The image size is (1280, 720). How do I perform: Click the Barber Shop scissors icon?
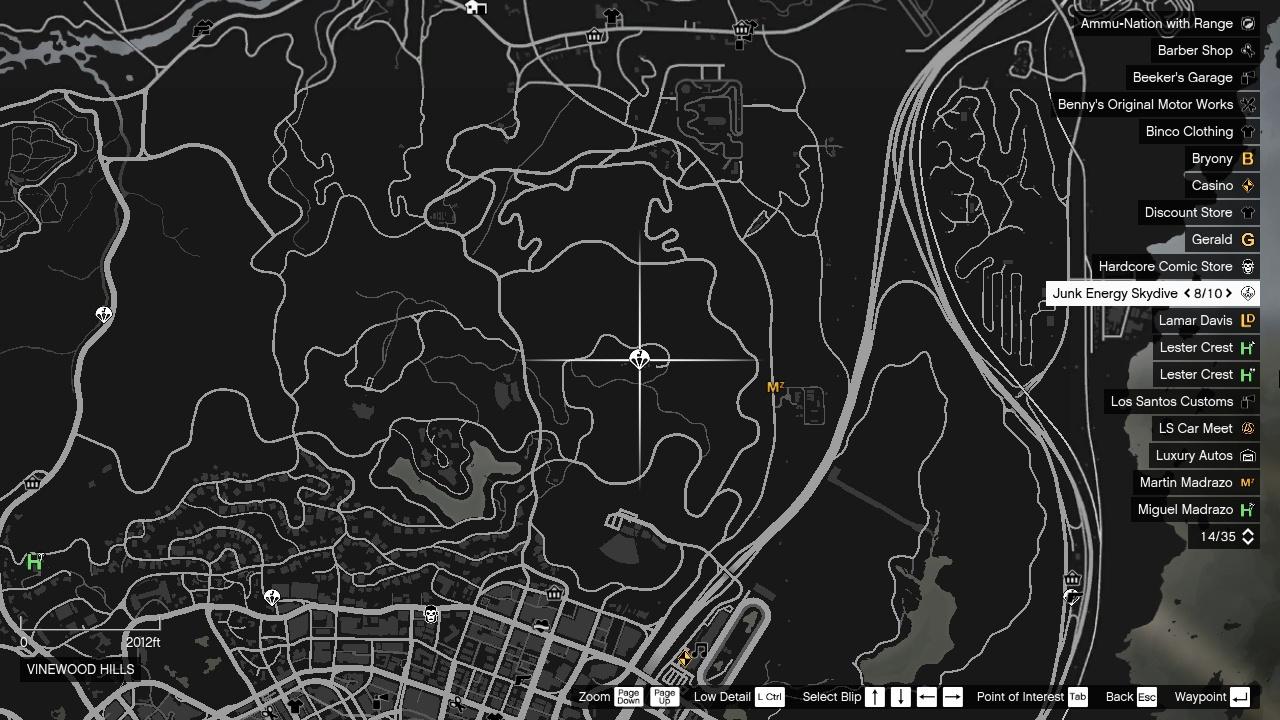1247,50
